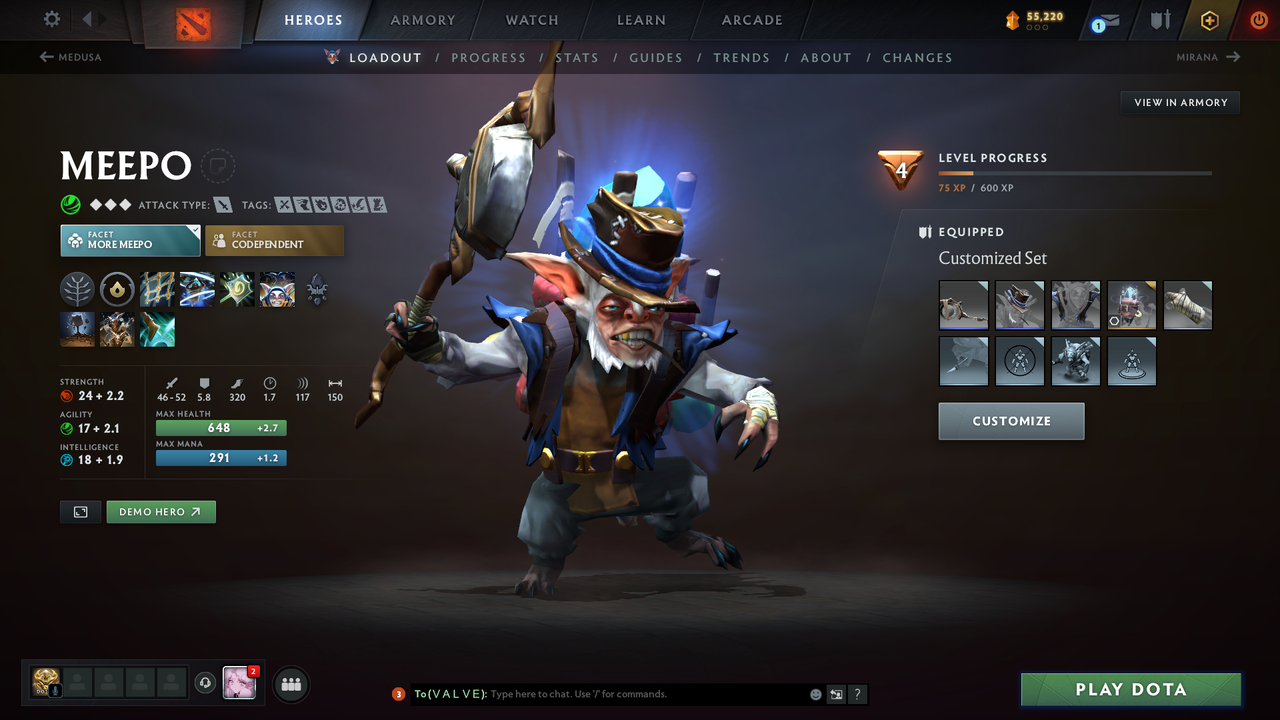Screen dimensions: 1280x720
Task: Open the Arcade menu
Action: coord(751,19)
